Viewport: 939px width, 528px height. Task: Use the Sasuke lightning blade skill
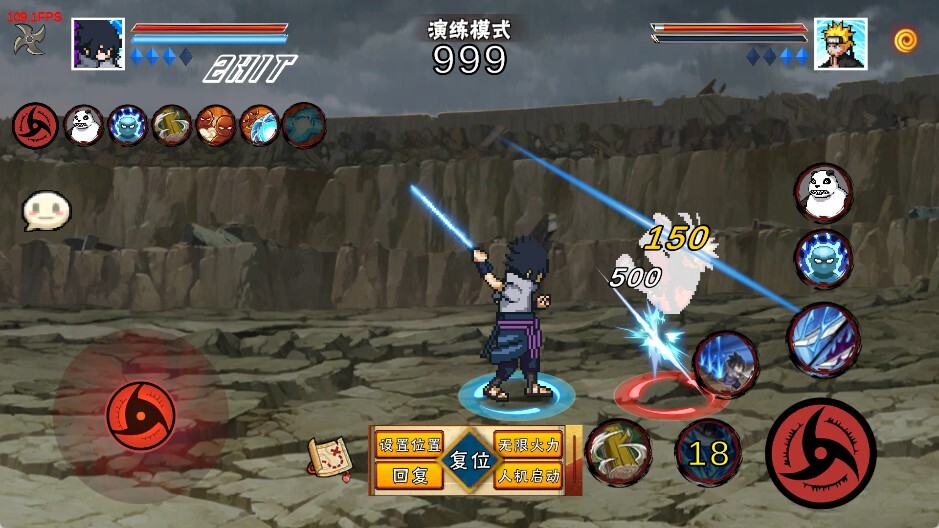725,364
